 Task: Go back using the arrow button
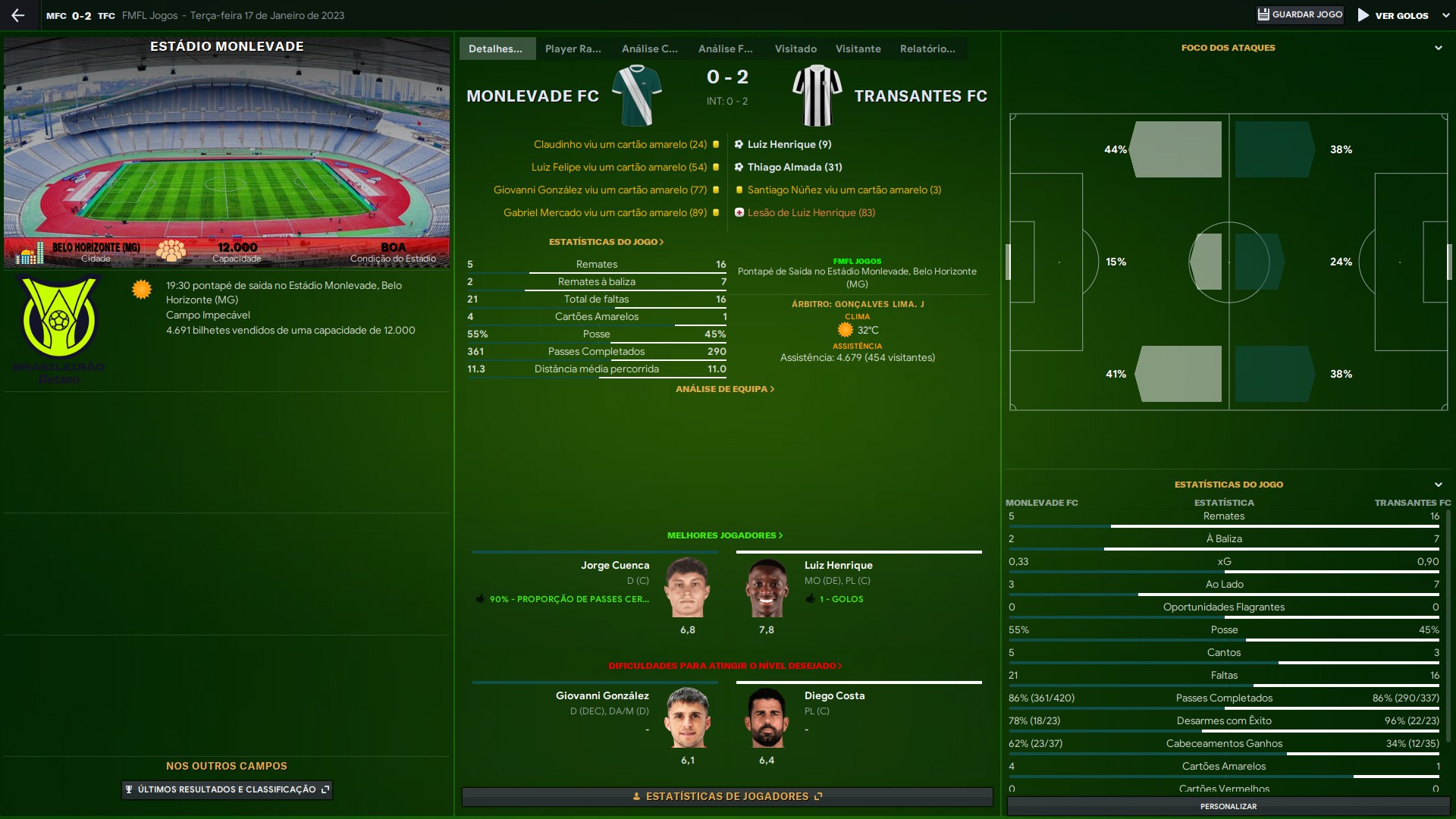[18, 15]
